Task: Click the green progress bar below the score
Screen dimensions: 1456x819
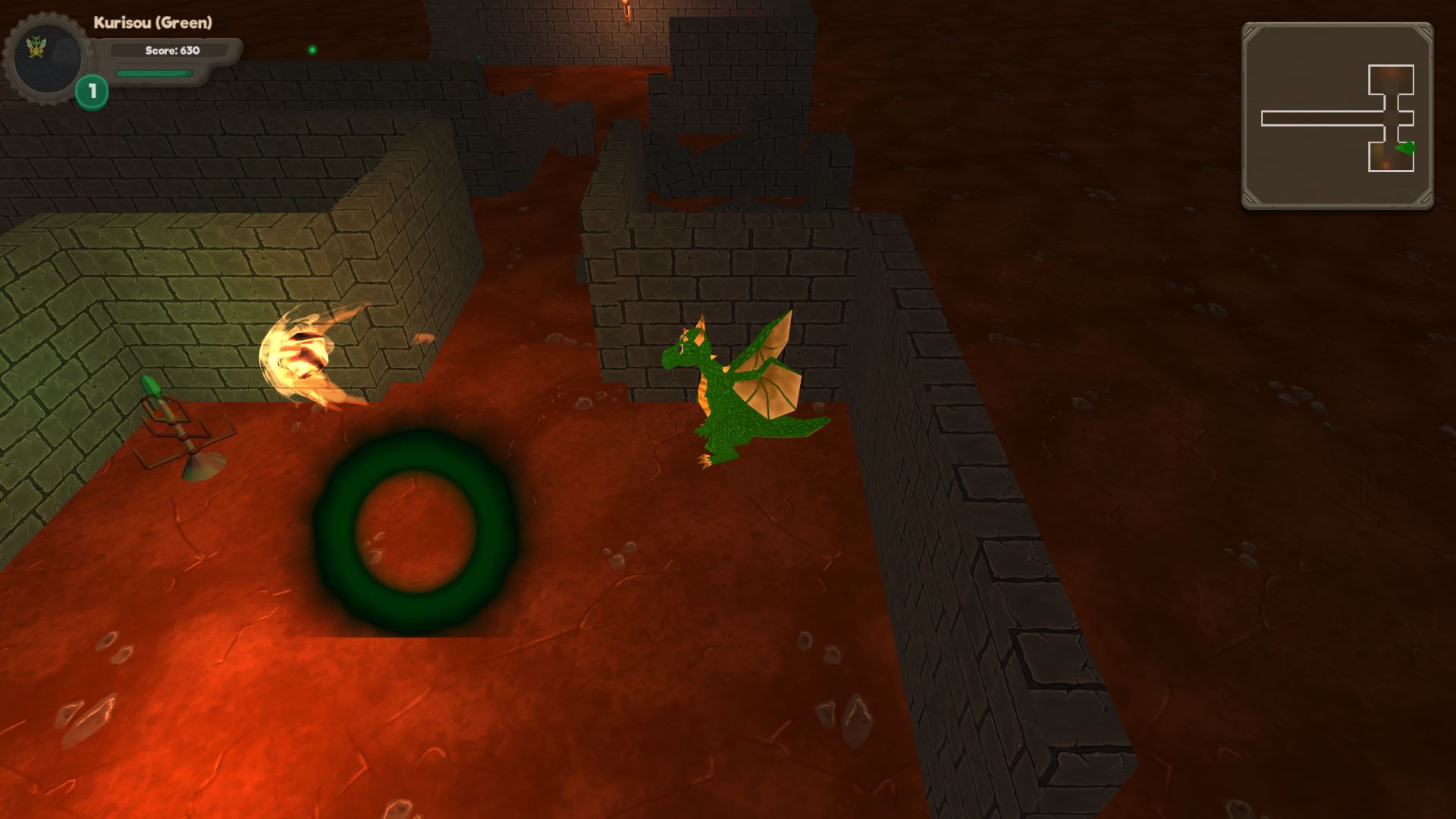Action: [155, 74]
